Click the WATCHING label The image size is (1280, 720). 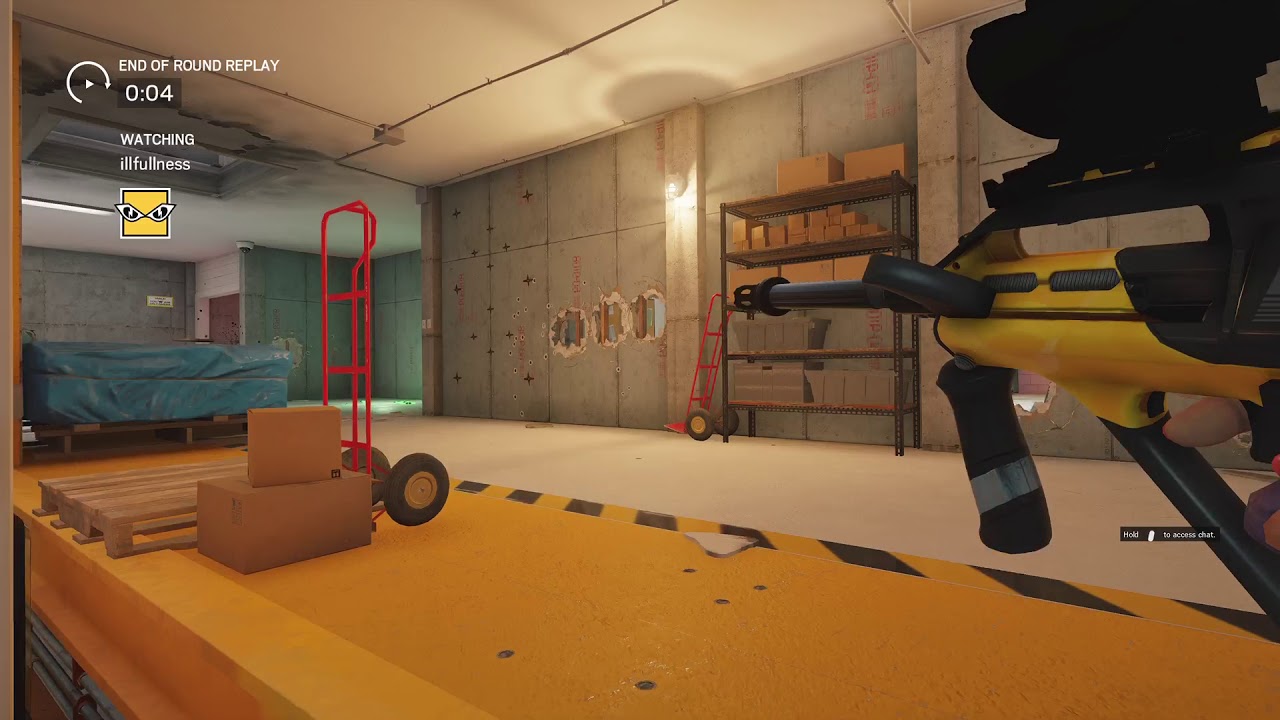pyautogui.click(x=156, y=140)
